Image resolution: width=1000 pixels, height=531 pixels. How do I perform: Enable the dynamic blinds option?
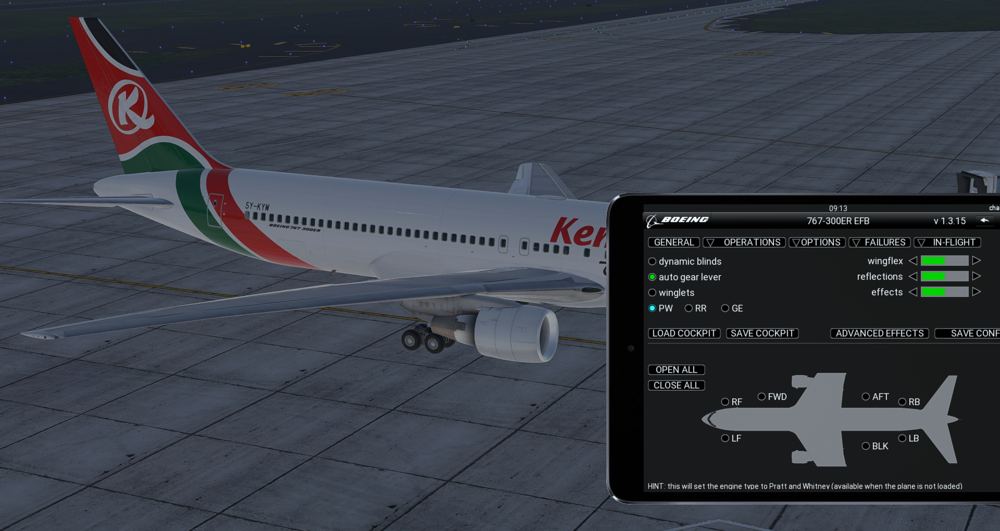click(653, 262)
